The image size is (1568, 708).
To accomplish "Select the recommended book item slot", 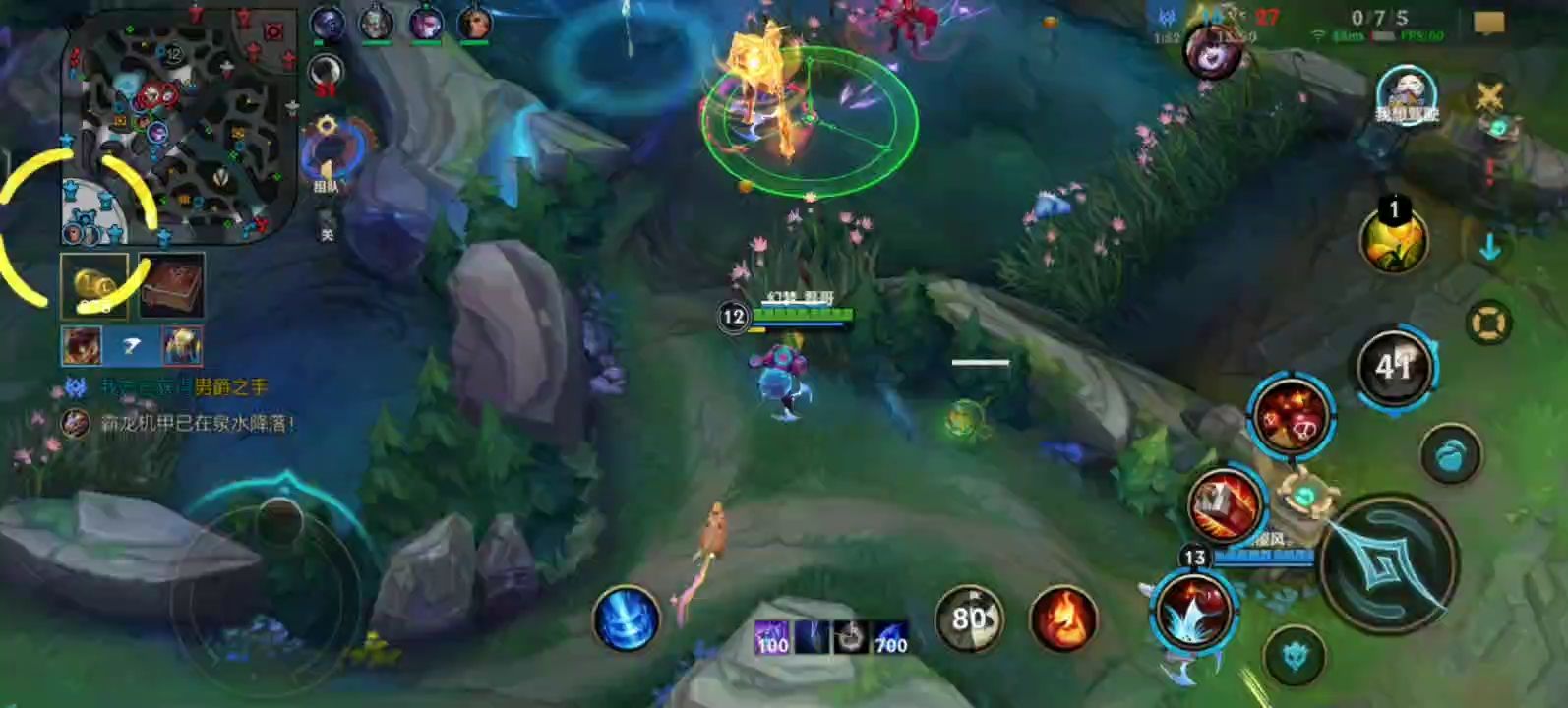I will click(171, 285).
